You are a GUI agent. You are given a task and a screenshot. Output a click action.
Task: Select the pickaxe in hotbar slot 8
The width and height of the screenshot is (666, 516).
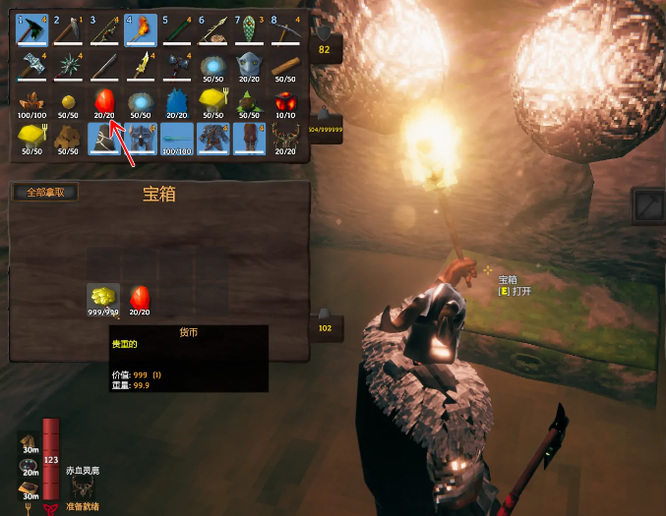click(286, 30)
